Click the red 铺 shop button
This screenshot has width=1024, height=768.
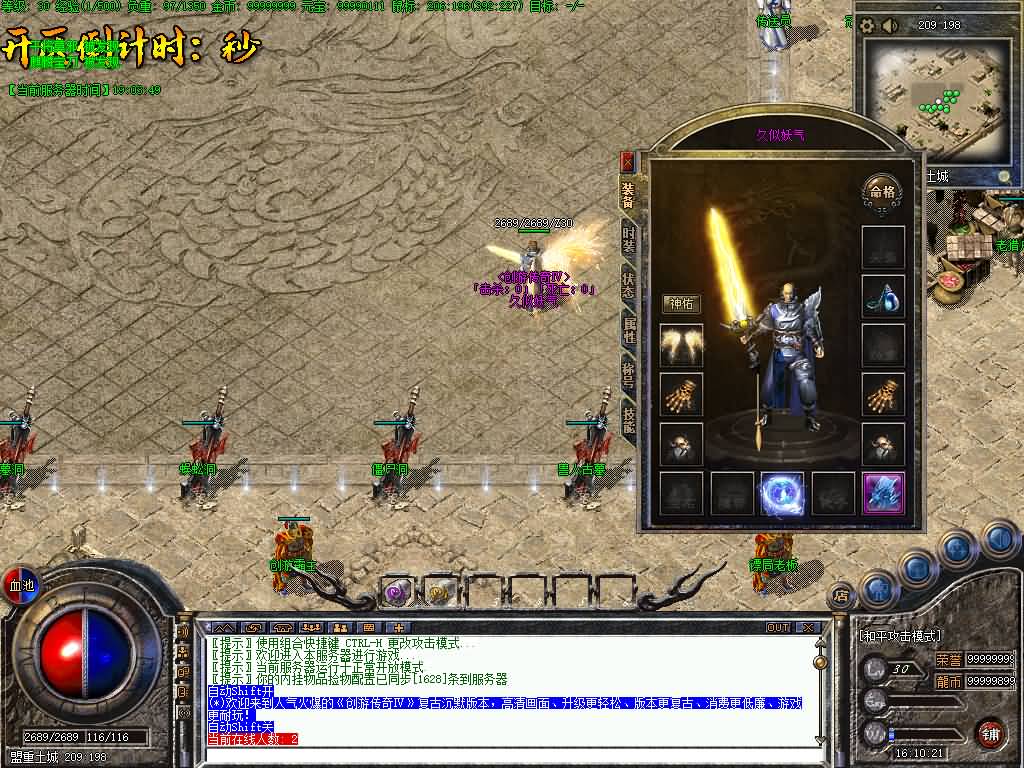tap(990, 732)
